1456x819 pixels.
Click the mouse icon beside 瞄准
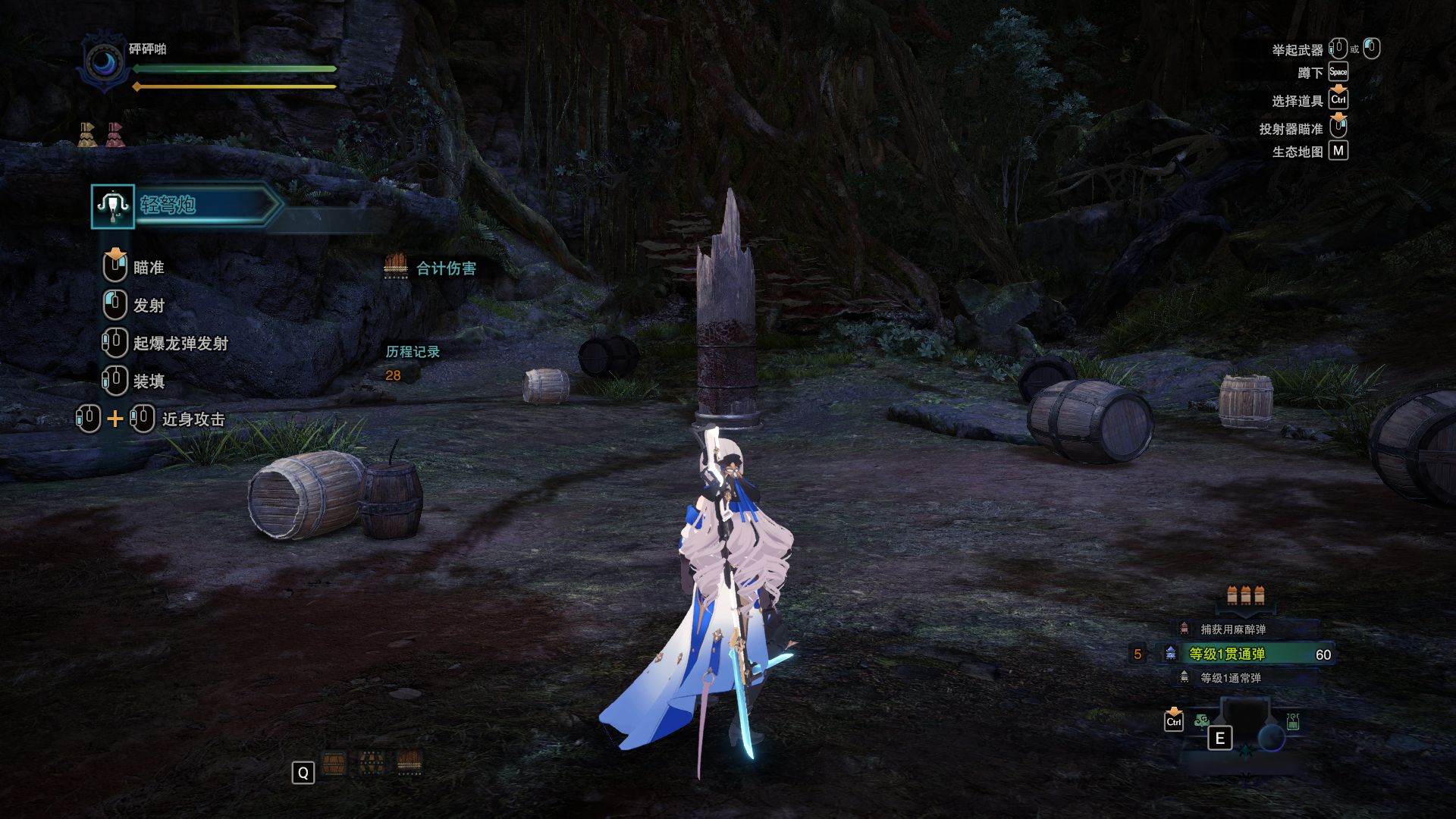[115, 266]
